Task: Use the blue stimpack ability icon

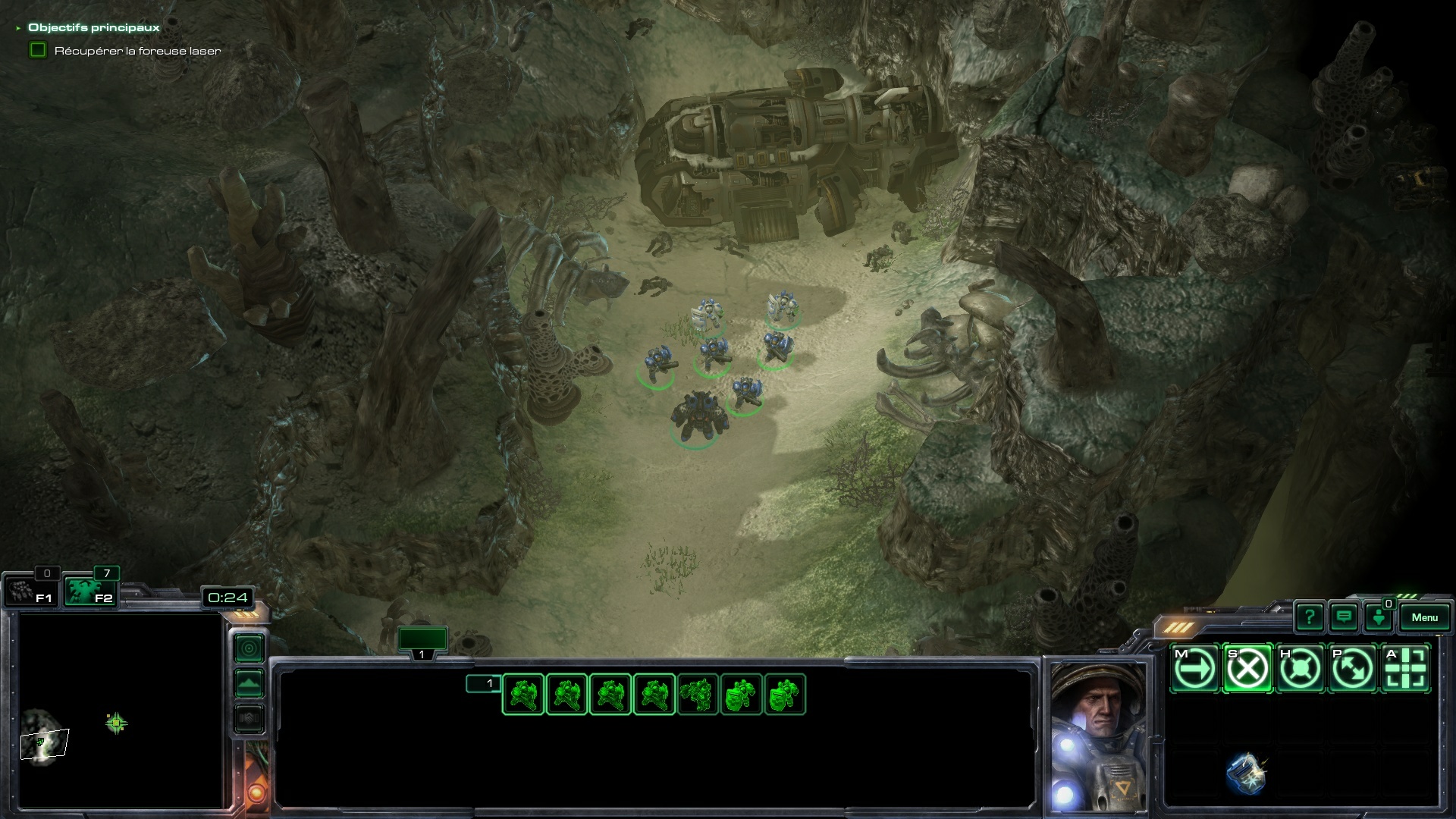Action: (1245, 773)
